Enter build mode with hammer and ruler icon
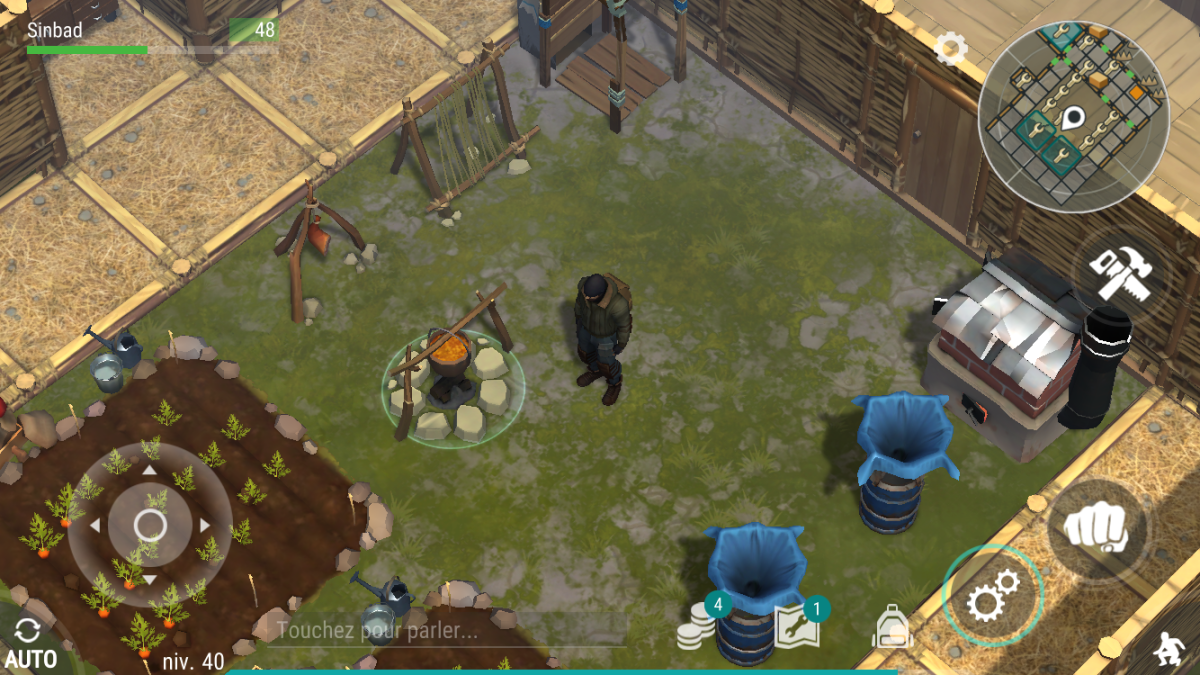This screenshot has height=675, width=1200. (x=1121, y=271)
